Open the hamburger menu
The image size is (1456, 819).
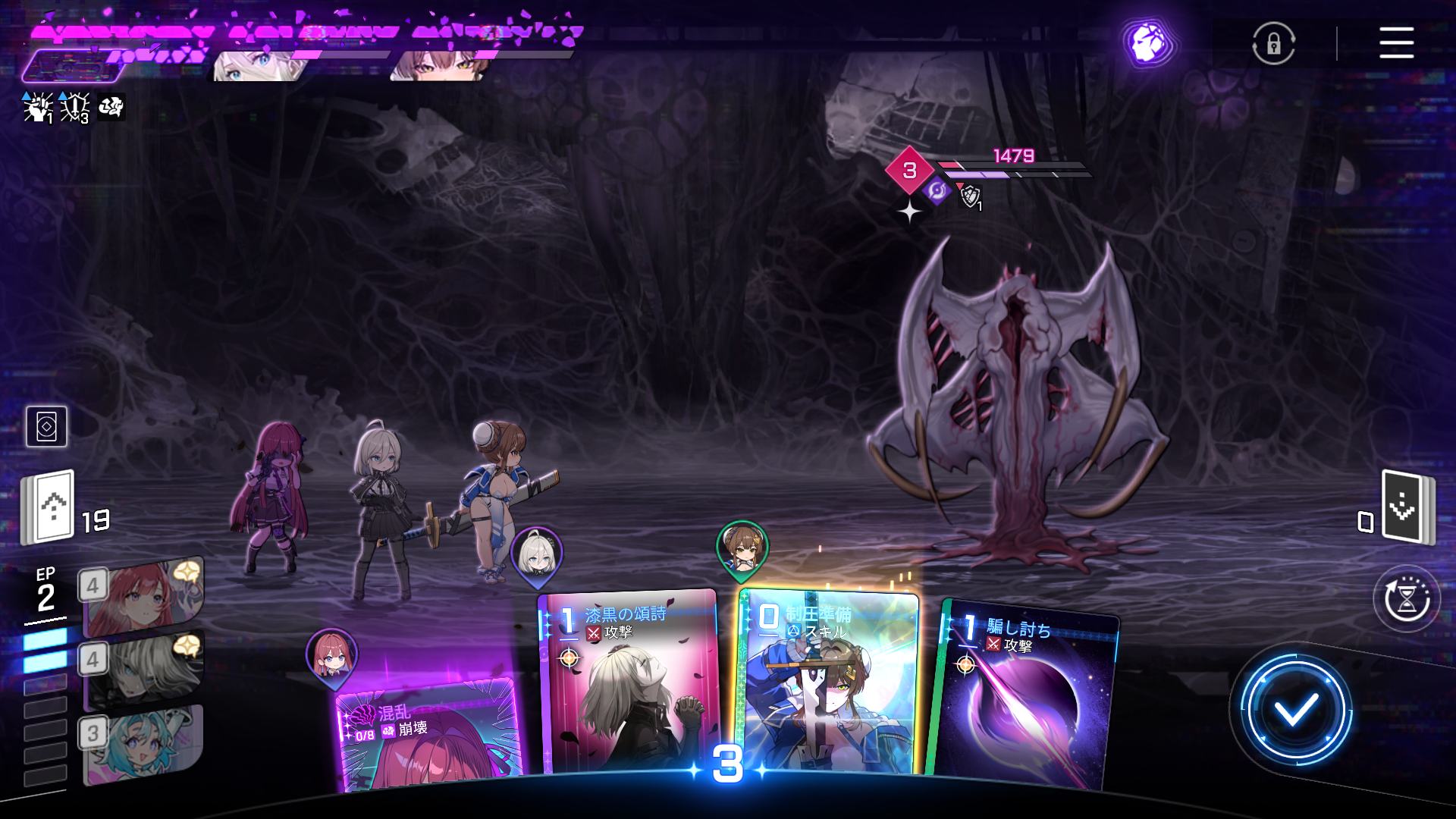click(x=1396, y=42)
